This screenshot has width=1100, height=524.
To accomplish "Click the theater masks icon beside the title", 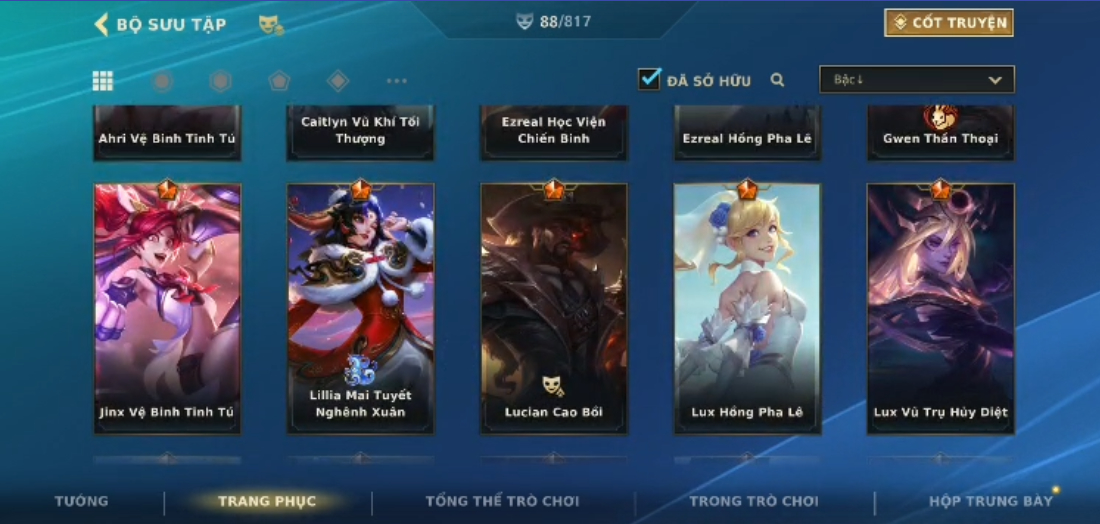I will click(270, 24).
